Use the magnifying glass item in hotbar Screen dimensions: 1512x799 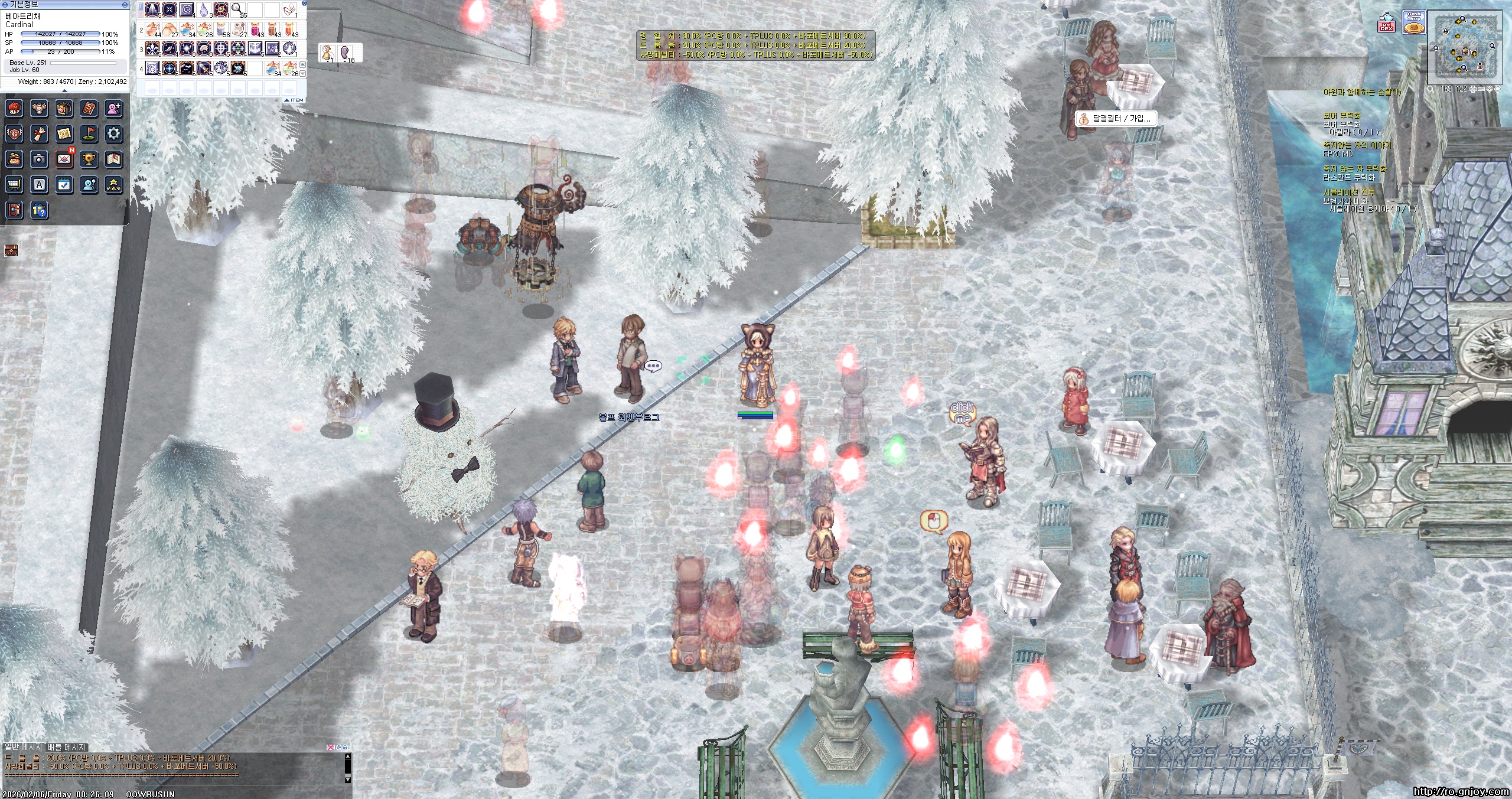click(237, 9)
